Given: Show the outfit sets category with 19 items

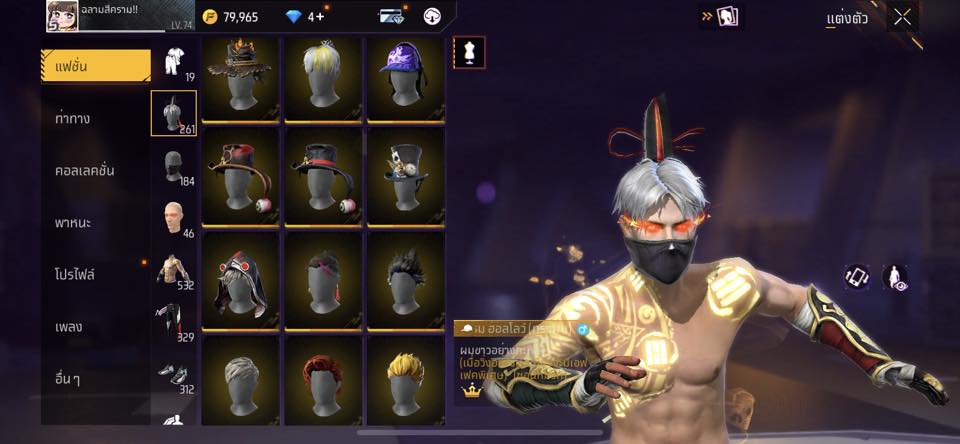Looking at the screenshot, I should pos(174,62).
